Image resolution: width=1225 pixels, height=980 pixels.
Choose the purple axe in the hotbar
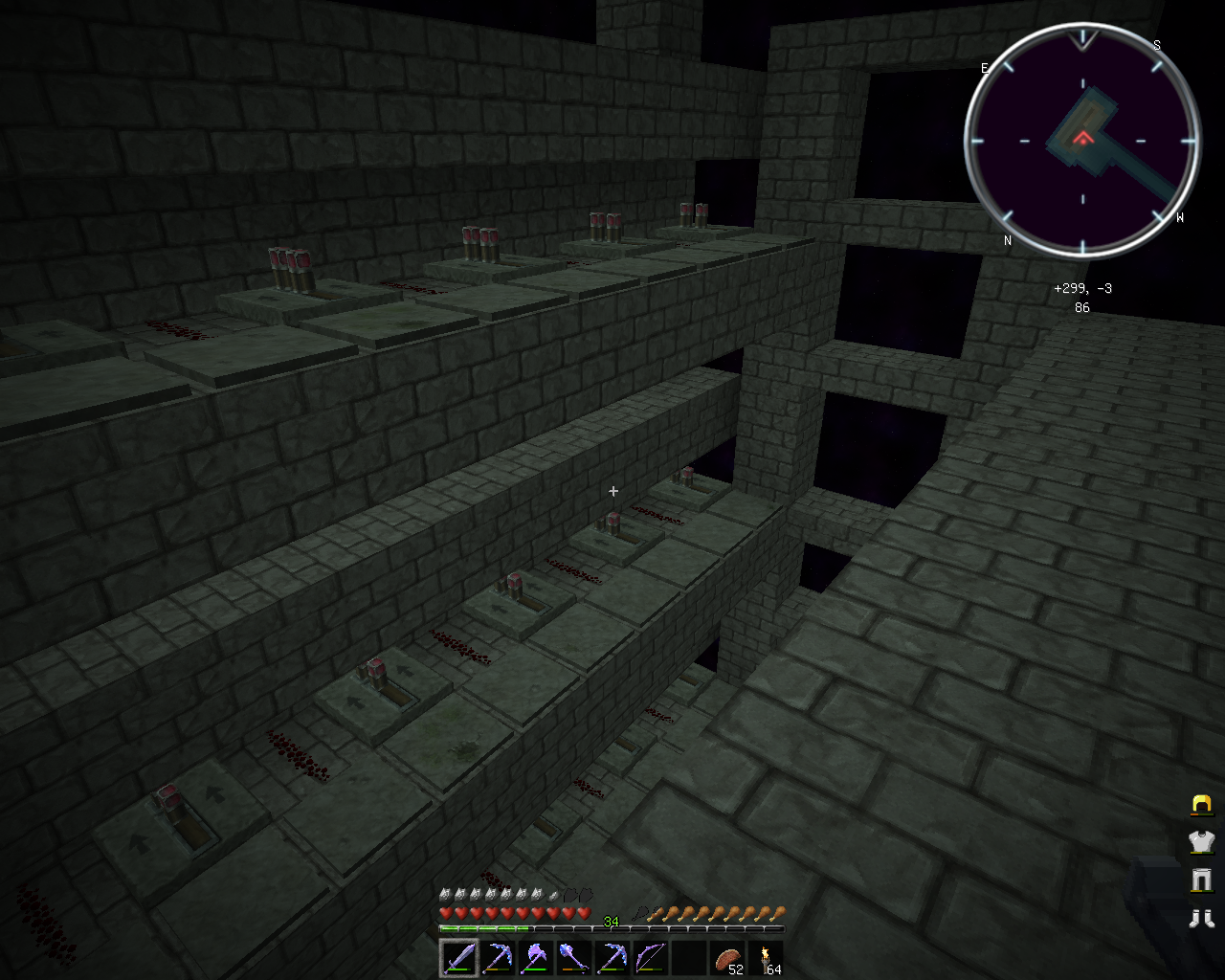point(535,957)
